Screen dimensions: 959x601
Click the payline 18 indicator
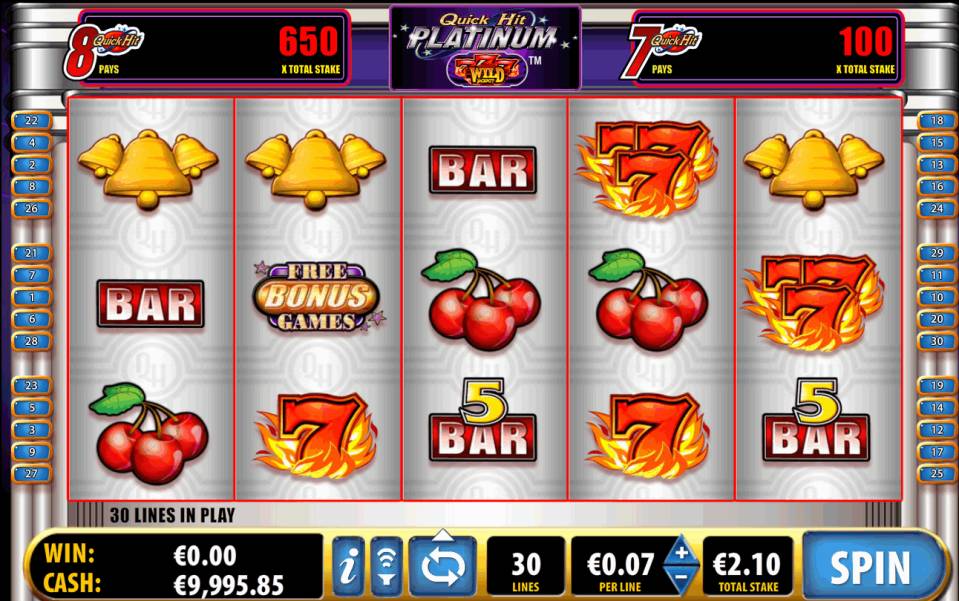[x=936, y=121]
